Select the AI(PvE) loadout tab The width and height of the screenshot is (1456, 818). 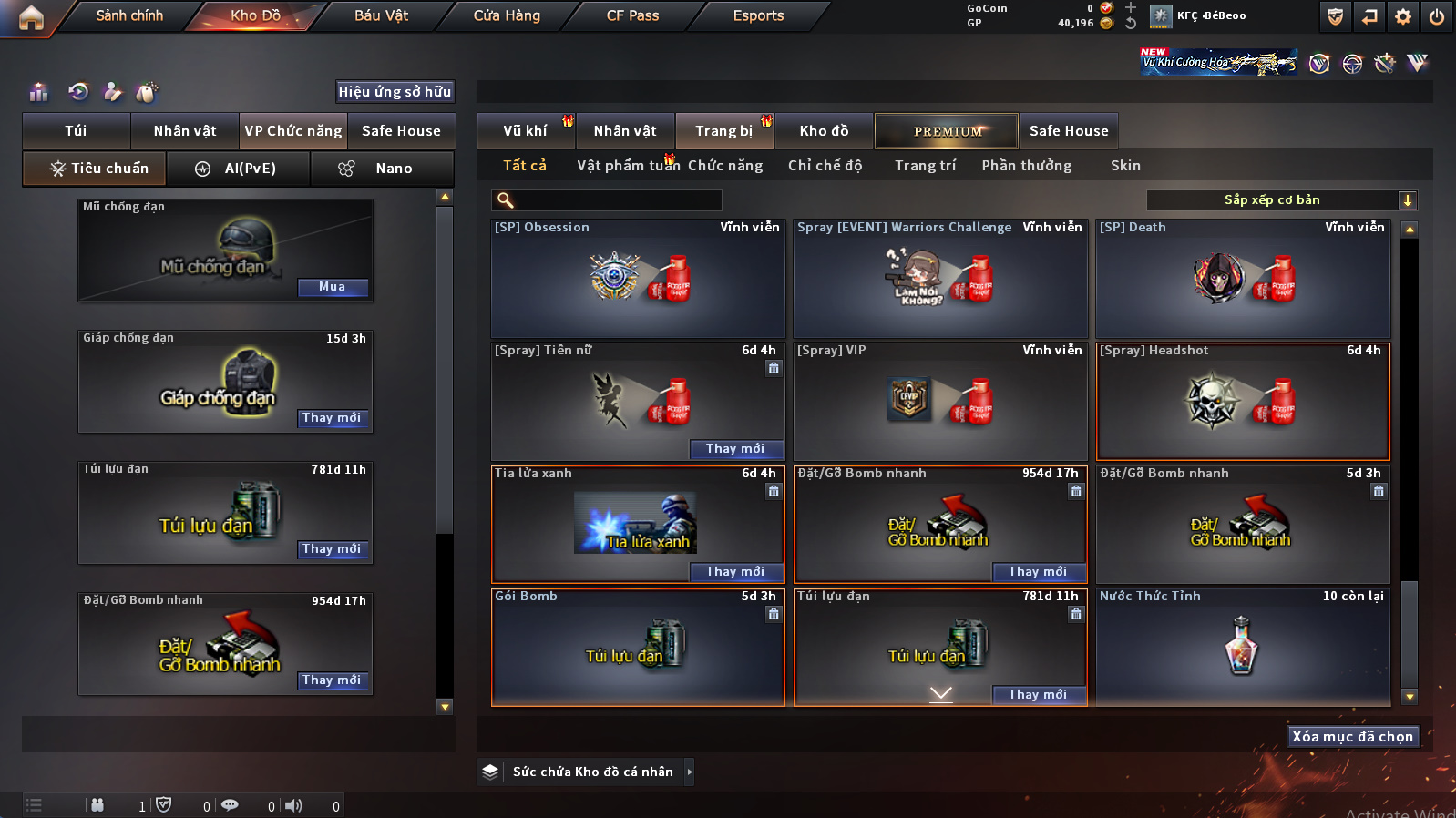(239, 169)
